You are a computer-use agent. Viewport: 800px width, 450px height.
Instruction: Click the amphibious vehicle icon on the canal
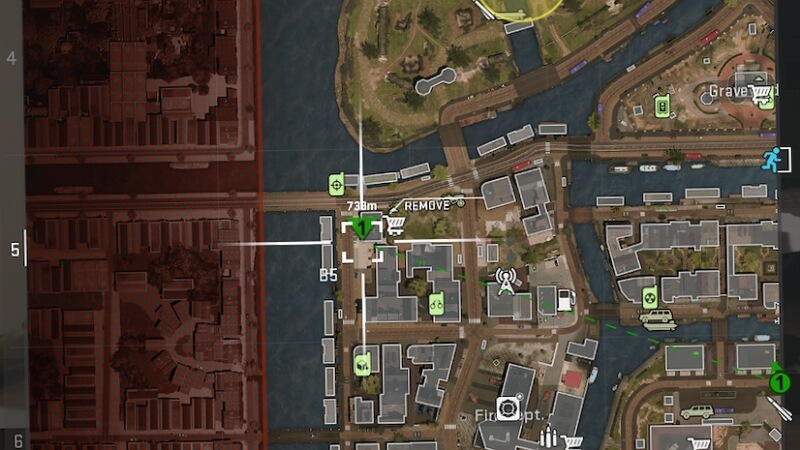click(x=658, y=321)
